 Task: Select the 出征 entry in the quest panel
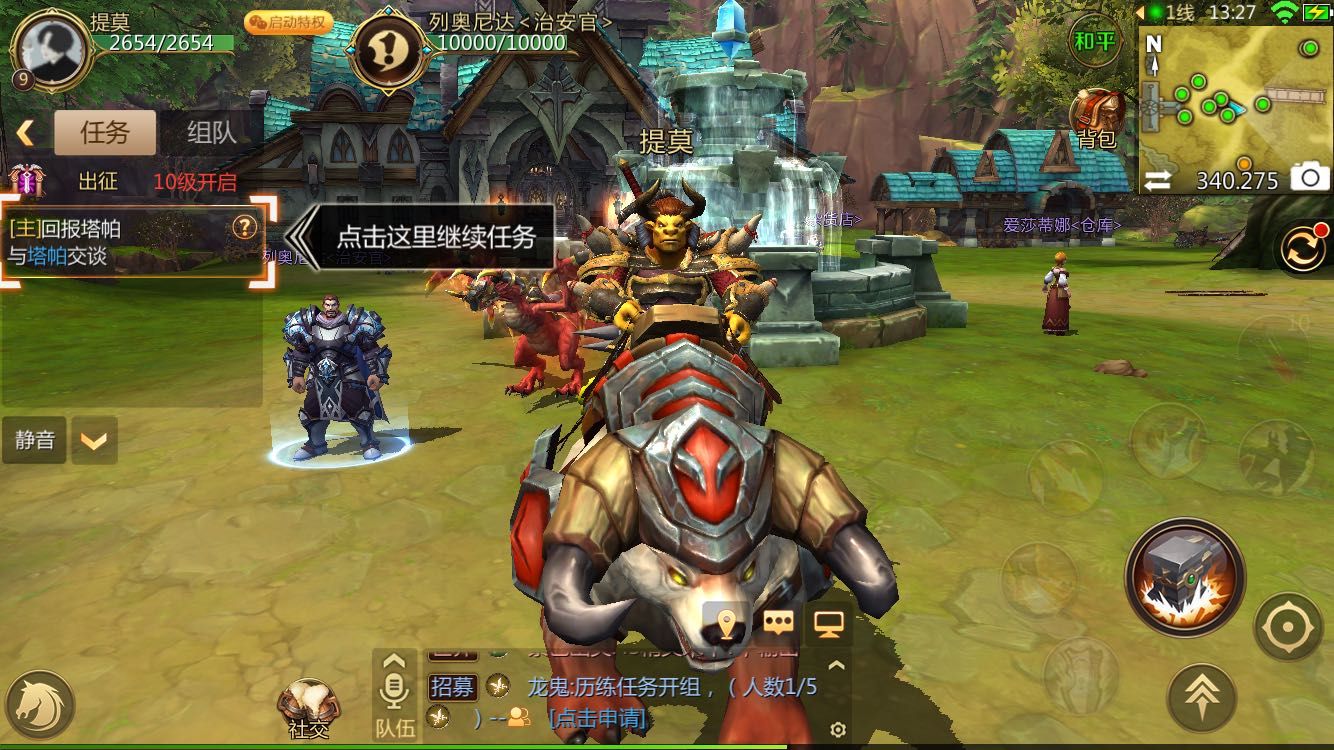point(98,182)
